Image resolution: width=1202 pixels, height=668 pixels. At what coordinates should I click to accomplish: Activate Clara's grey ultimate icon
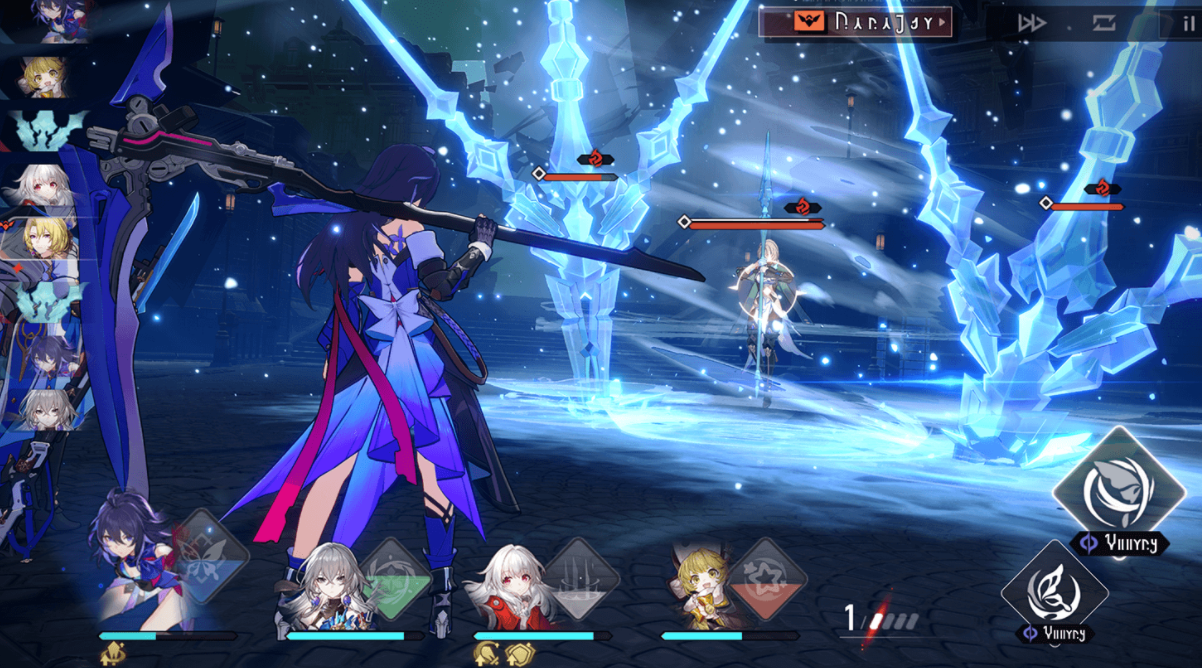pos(581,580)
